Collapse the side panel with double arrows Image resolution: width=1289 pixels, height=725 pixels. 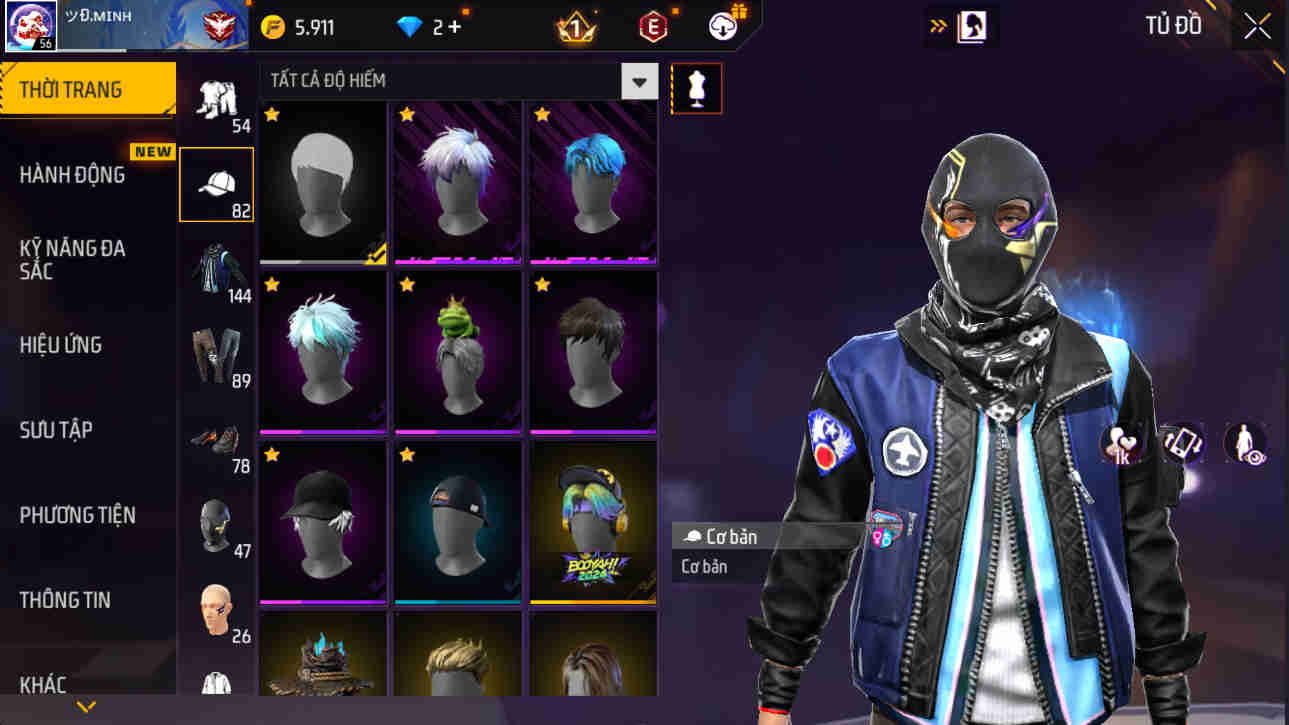[x=937, y=26]
